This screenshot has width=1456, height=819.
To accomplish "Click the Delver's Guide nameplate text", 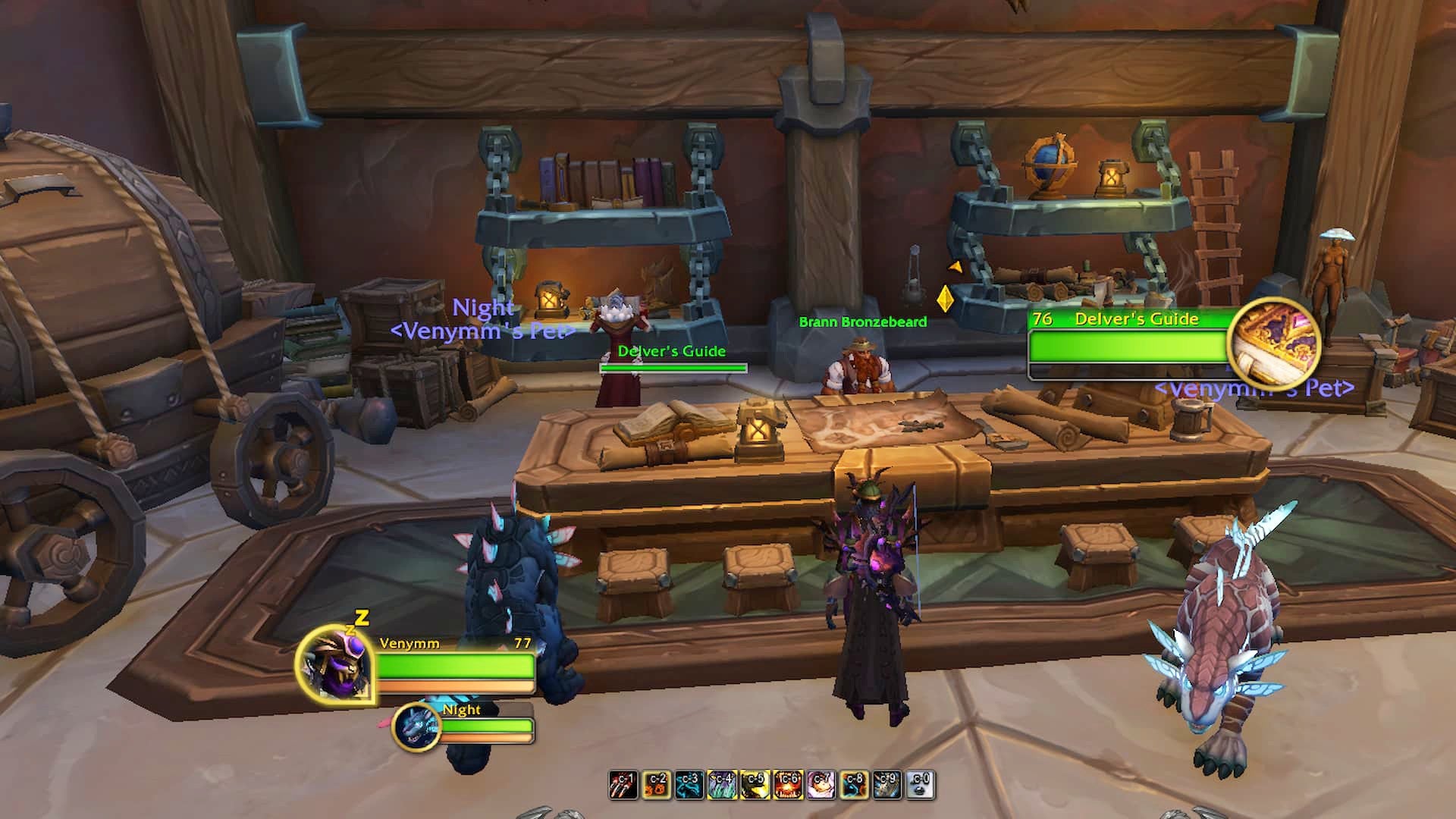I will (672, 350).
